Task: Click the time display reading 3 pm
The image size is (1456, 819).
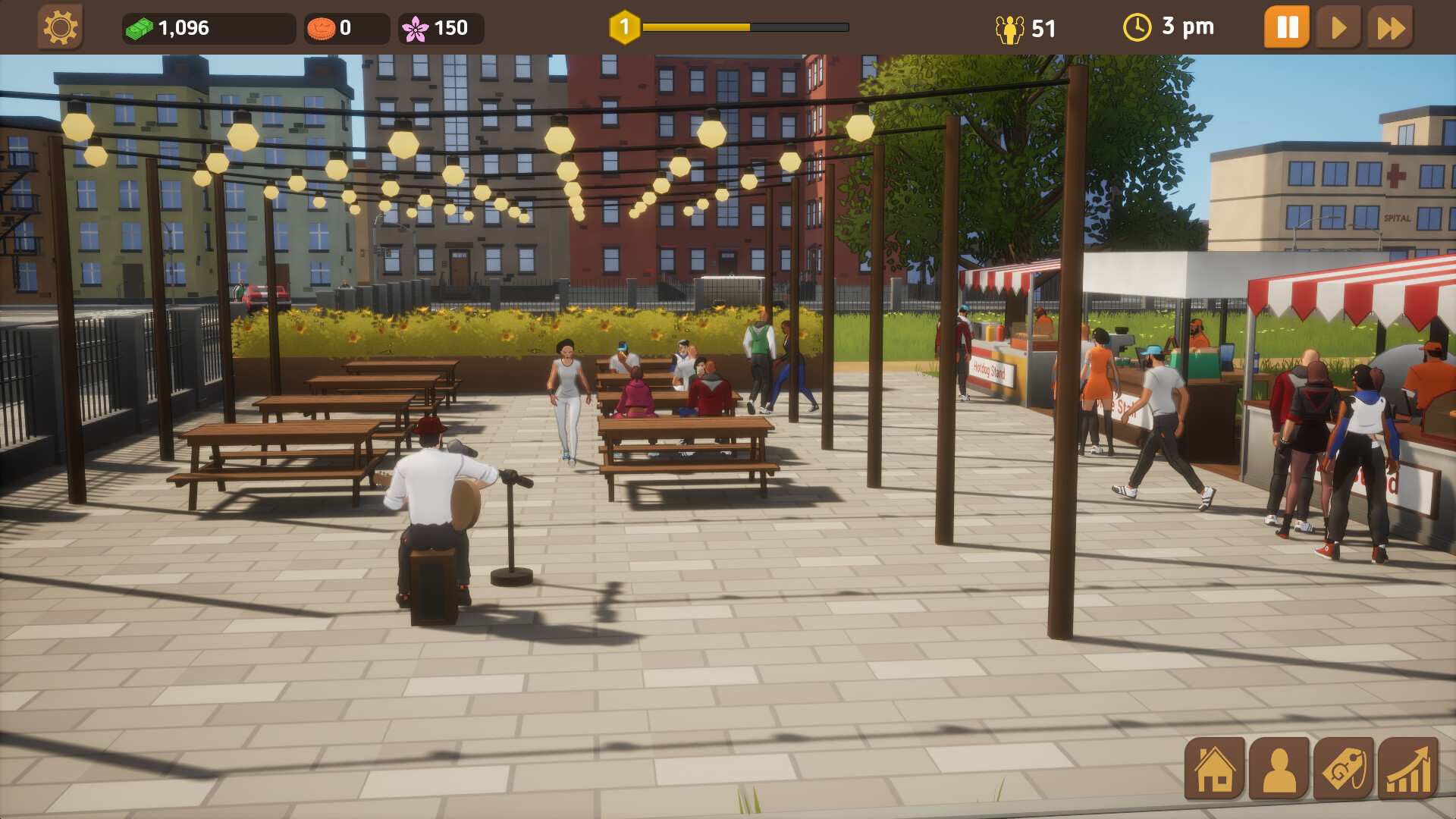Action: [x=1189, y=27]
